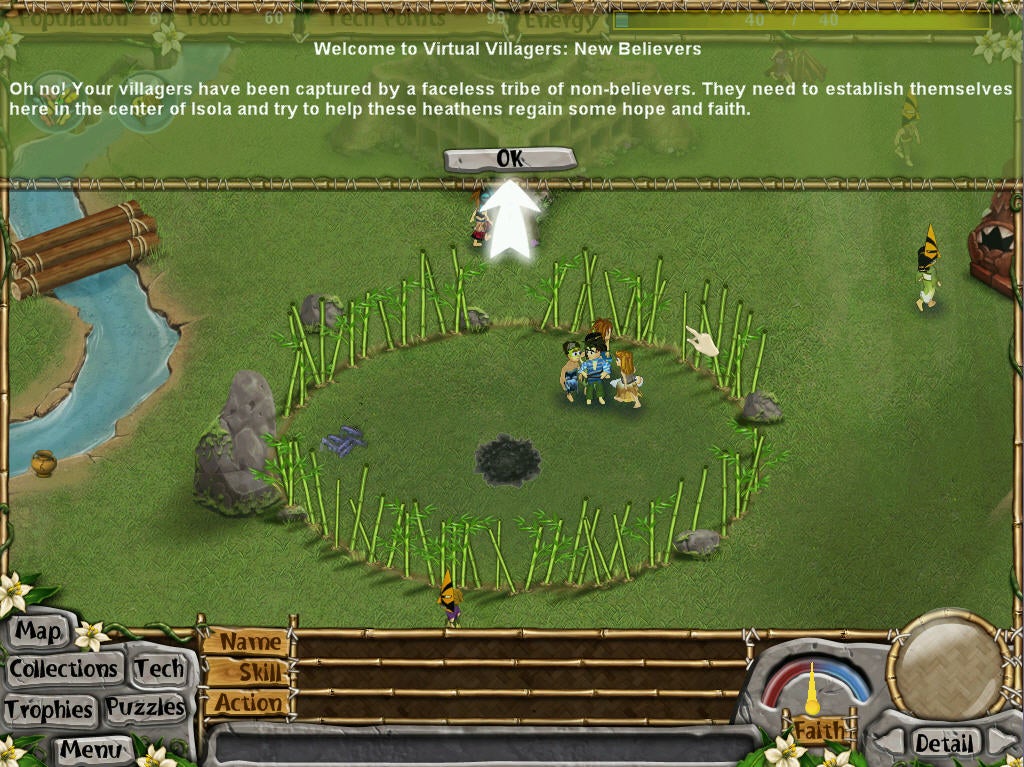Open the Puzzles screen
Screen dimensions: 1024x767
(x=146, y=708)
